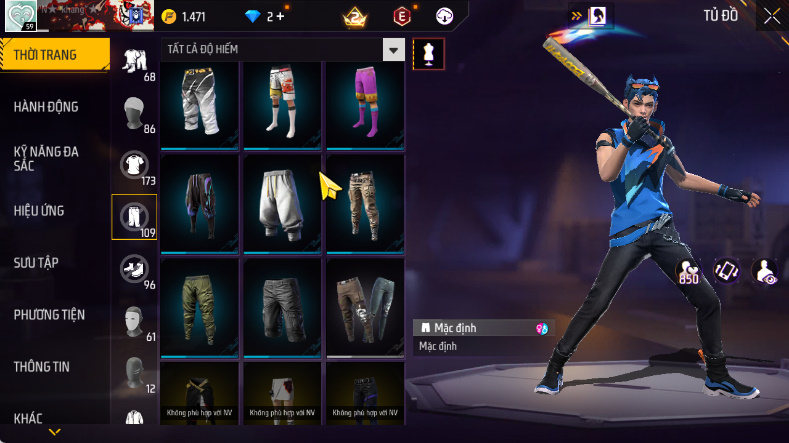Switch to the full outfit category icon
789x443 pixels.
click(x=133, y=60)
